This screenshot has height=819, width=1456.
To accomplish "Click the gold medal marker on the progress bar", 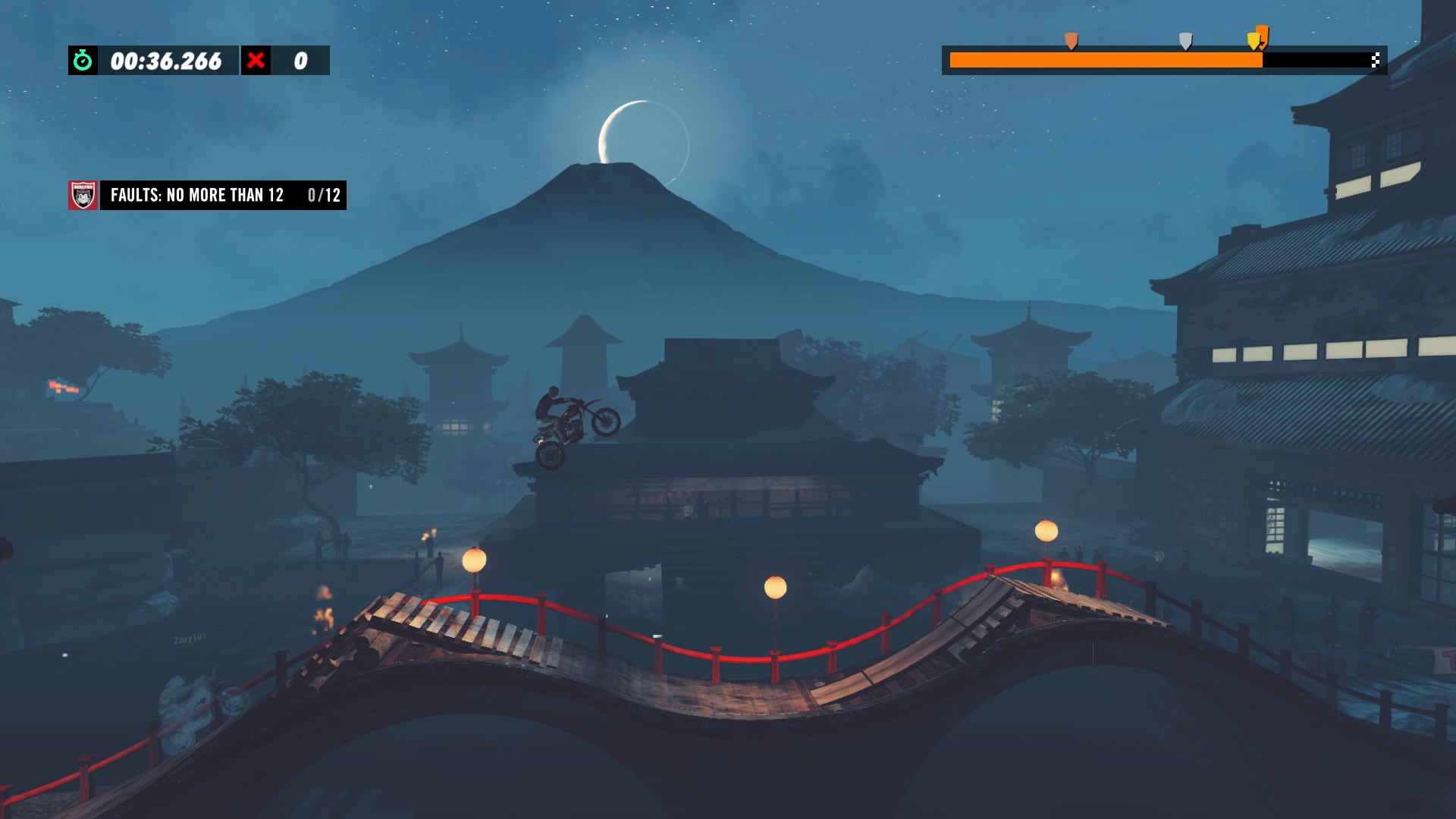I will click(1254, 41).
